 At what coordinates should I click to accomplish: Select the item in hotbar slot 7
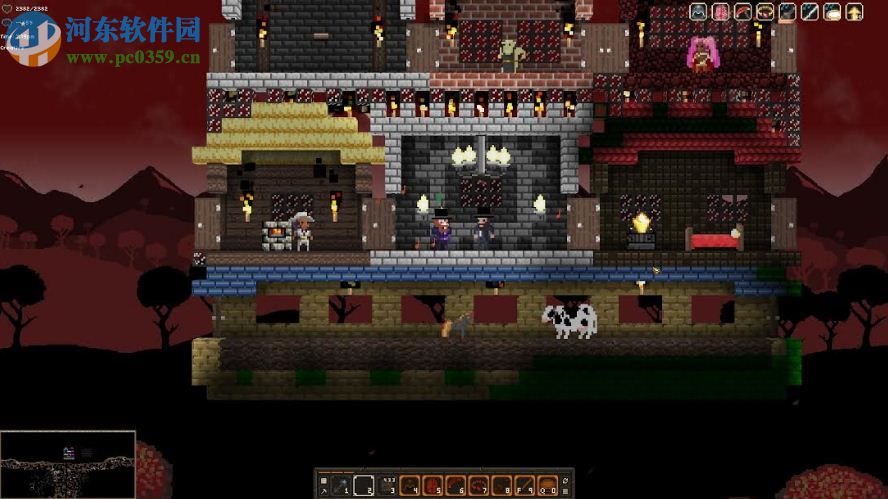478,485
